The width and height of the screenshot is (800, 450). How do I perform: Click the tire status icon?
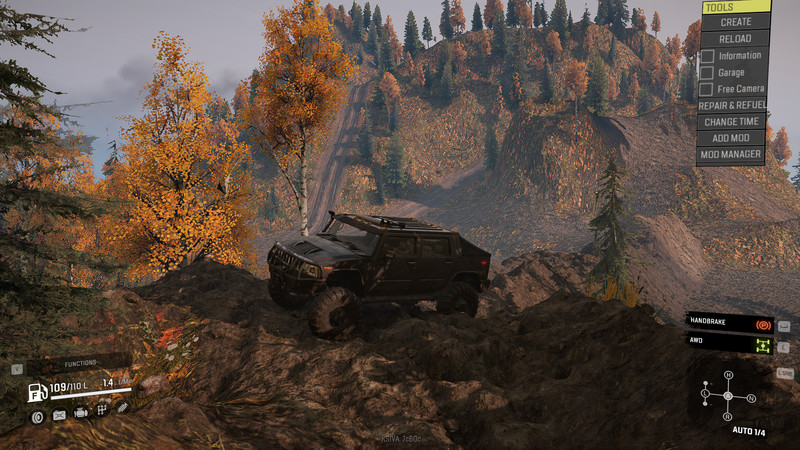coord(37,413)
